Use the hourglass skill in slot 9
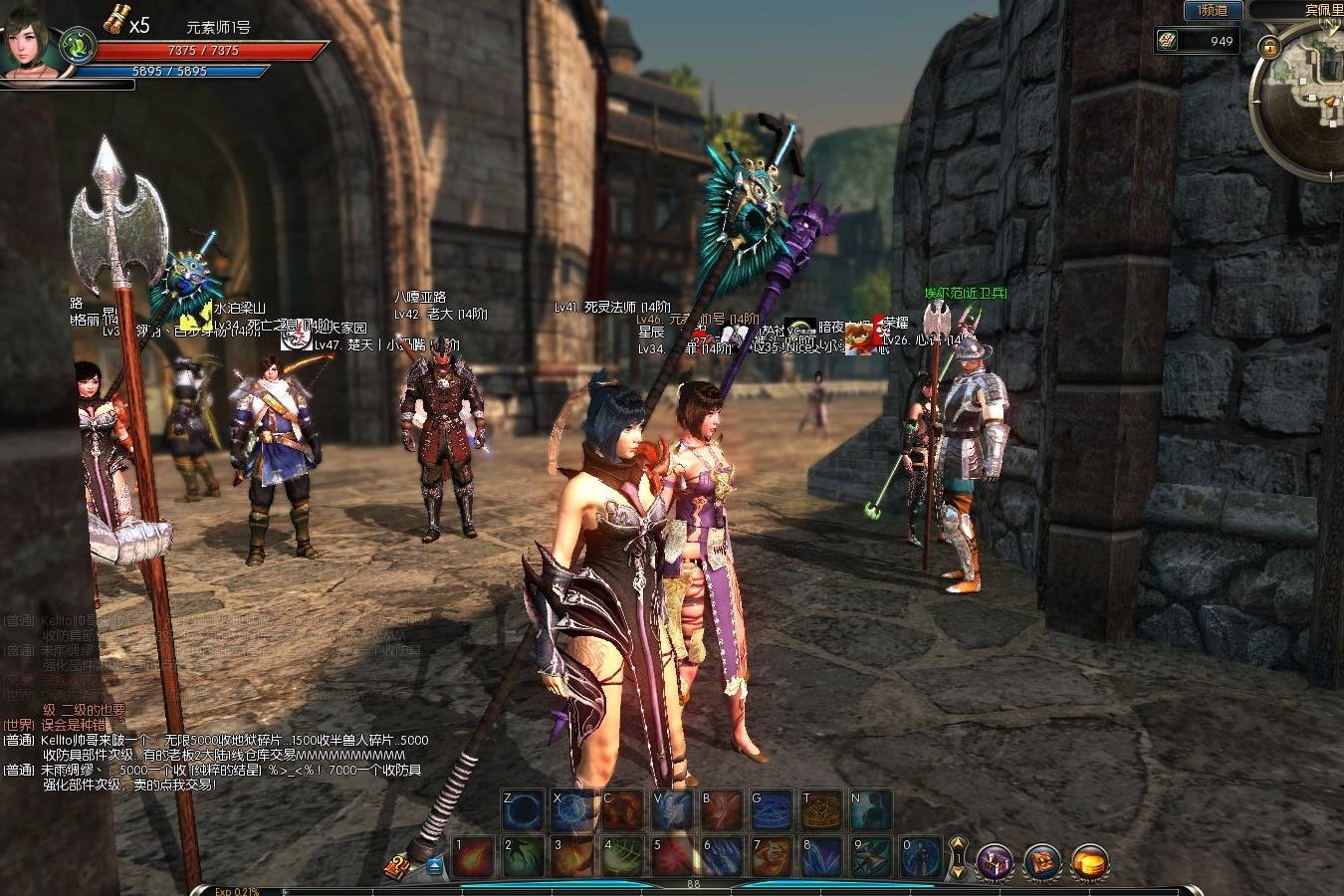Image resolution: width=1344 pixels, height=896 pixels. (x=871, y=856)
